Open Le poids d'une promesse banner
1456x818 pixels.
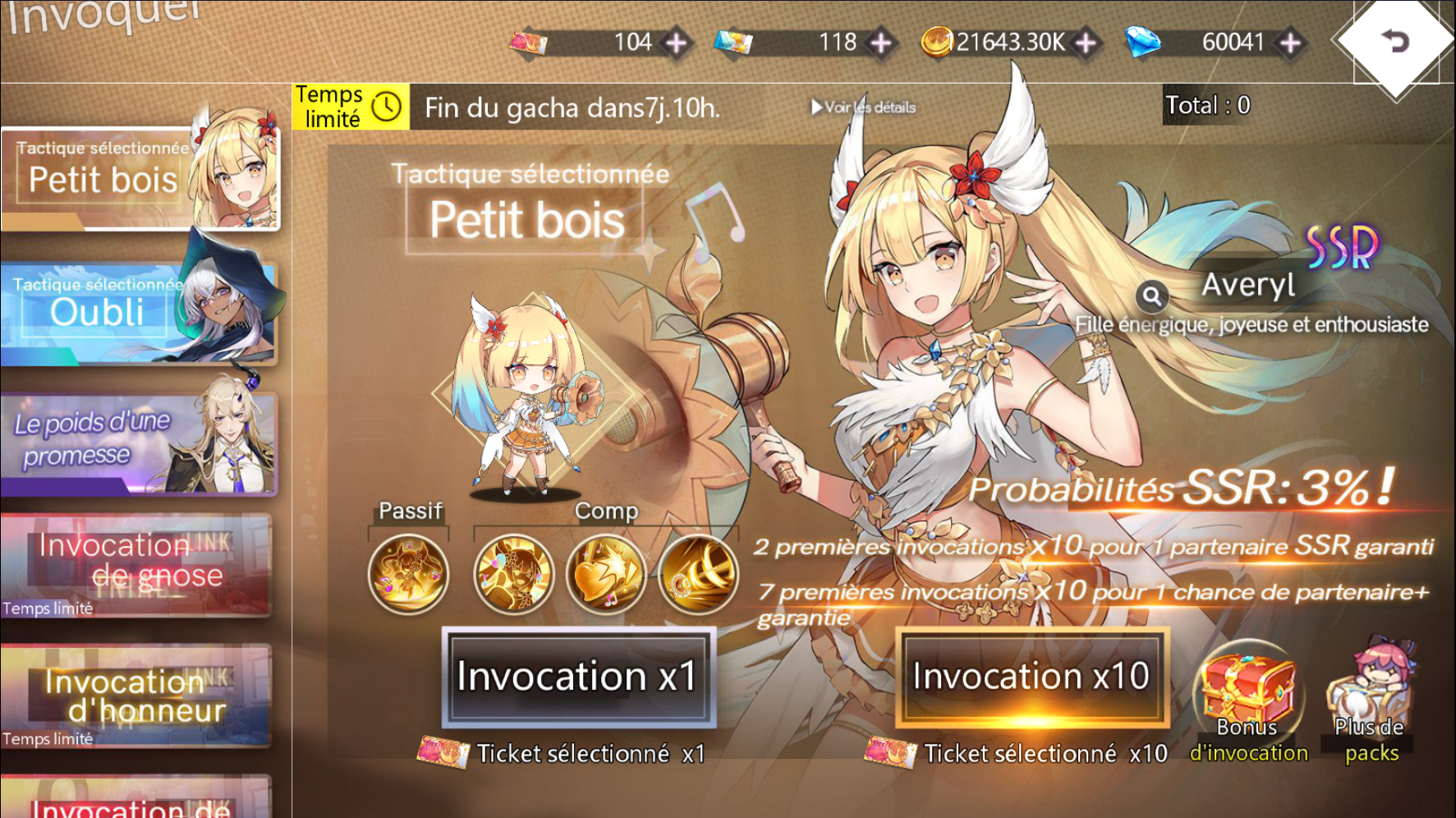pyautogui.click(x=138, y=443)
